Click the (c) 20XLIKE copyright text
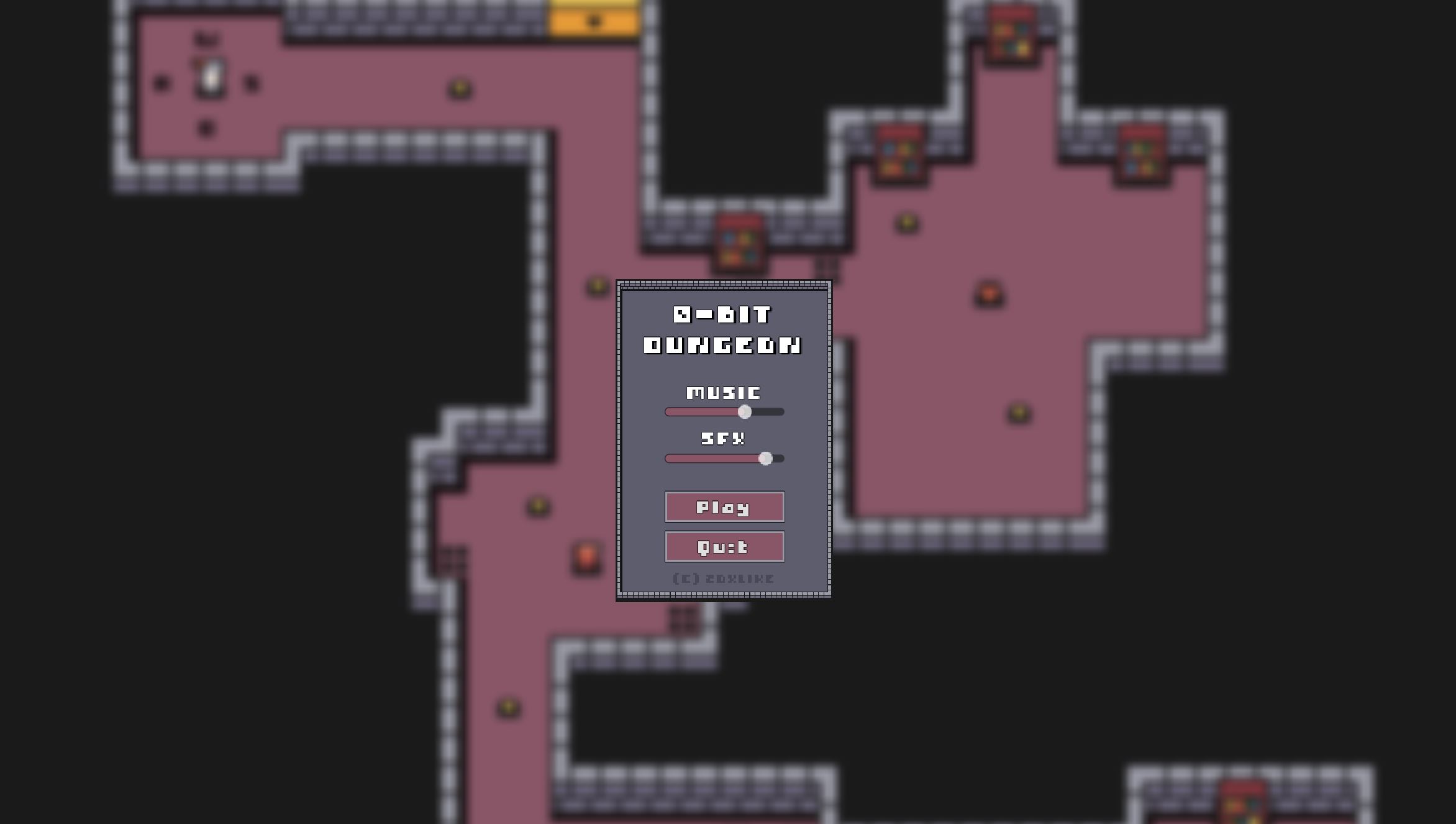Image resolution: width=1456 pixels, height=824 pixels. click(724, 578)
